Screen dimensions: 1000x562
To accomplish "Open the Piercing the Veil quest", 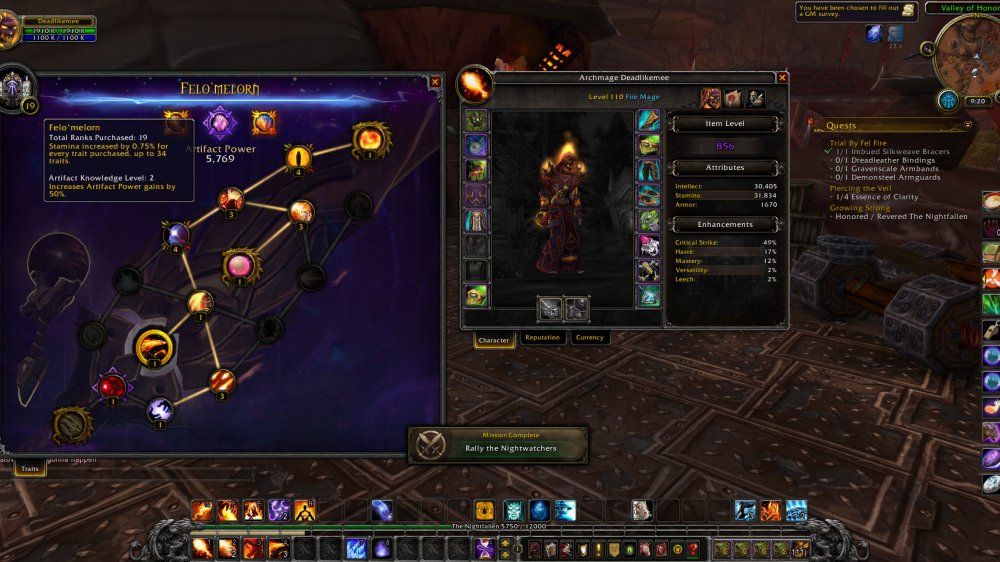I will pos(859,188).
